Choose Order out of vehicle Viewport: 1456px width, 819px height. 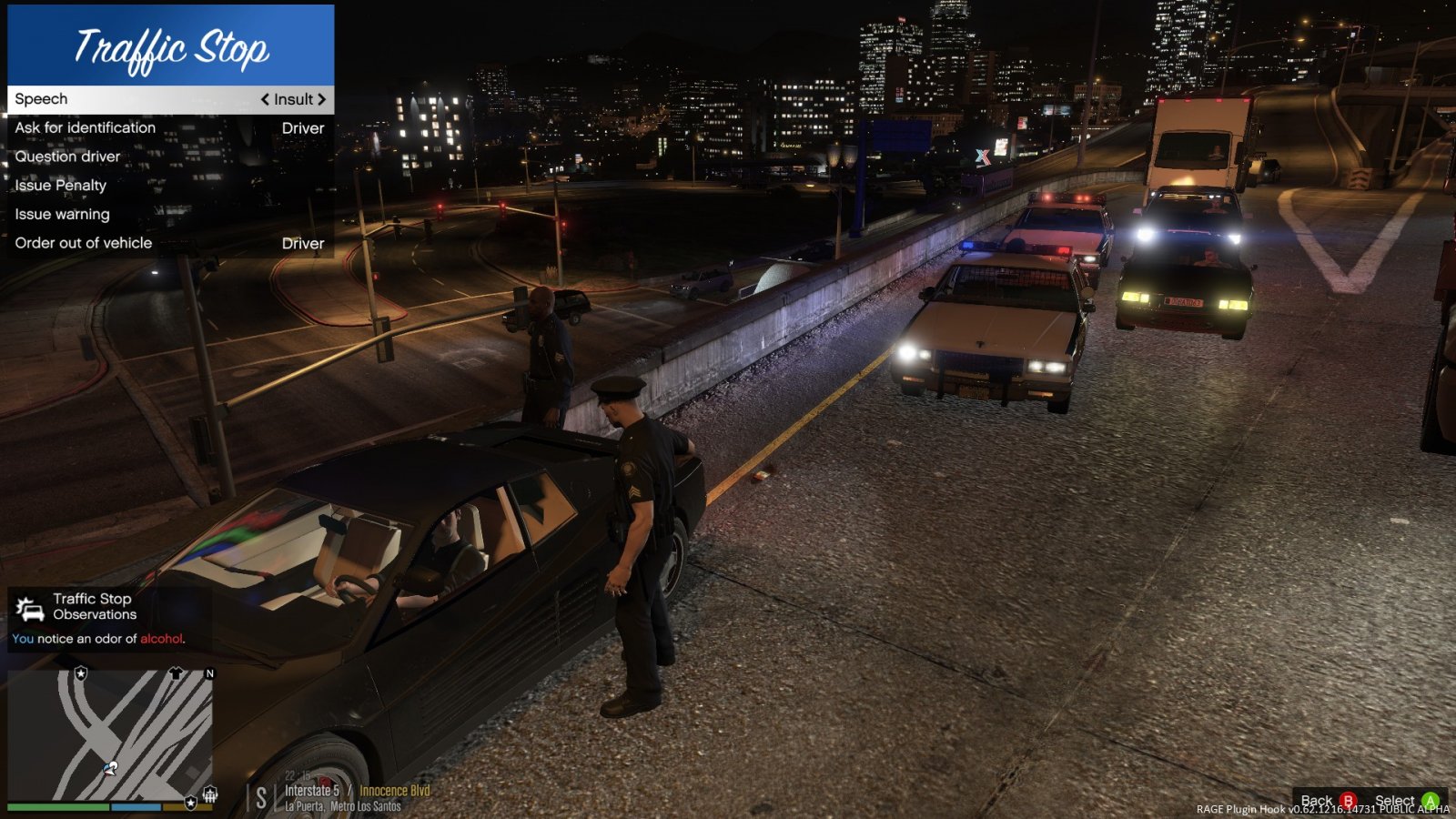pyautogui.click(x=84, y=243)
